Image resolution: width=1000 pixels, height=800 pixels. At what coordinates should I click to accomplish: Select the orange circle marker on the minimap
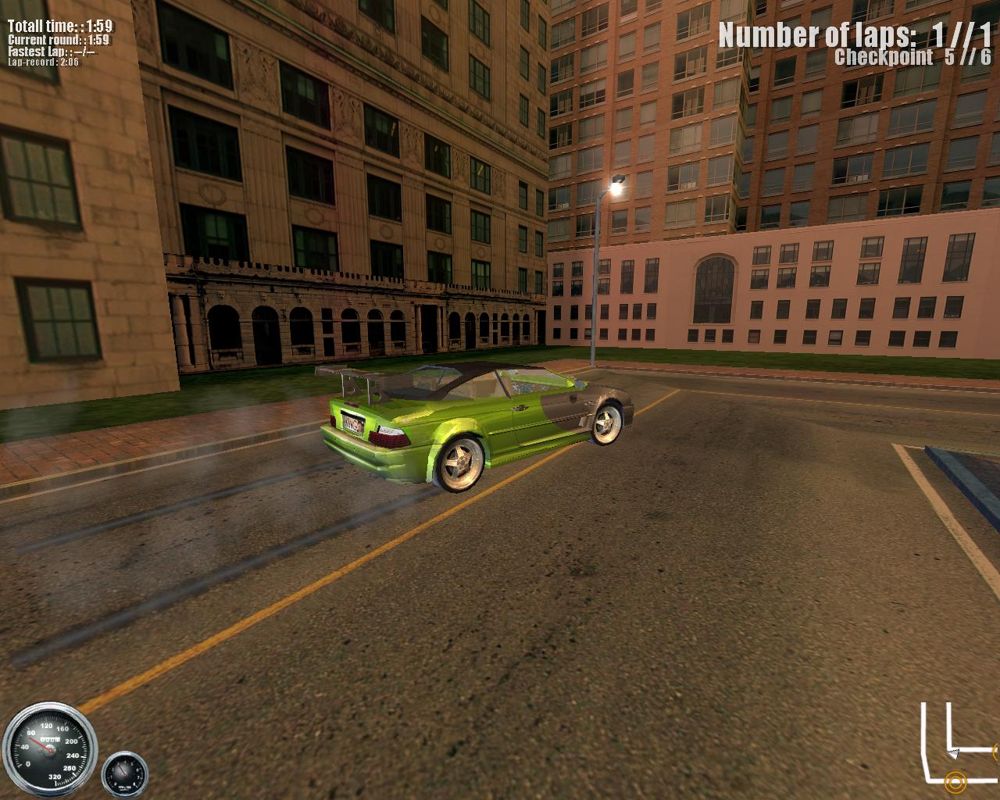[x=955, y=781]
